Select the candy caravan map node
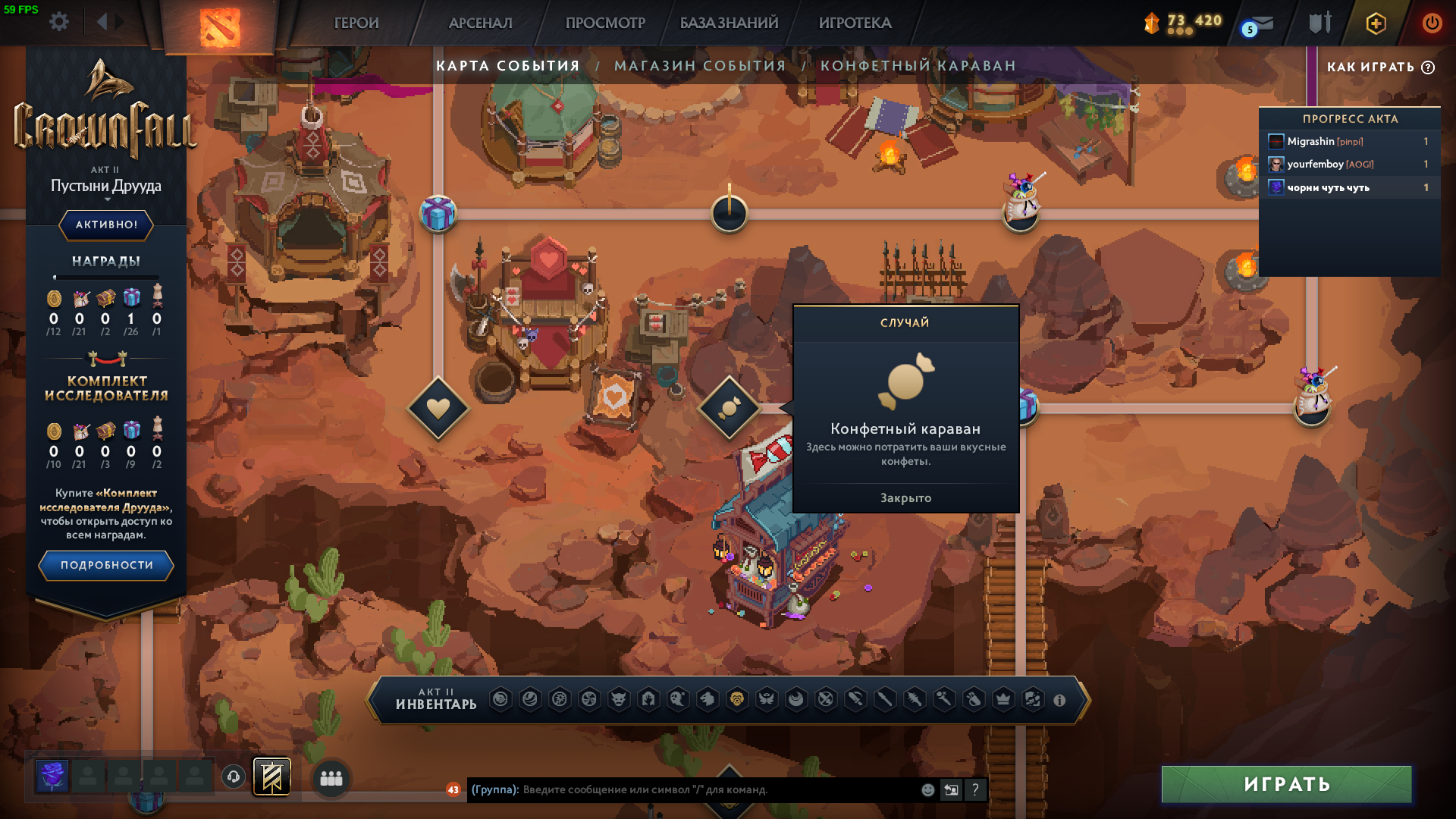The width and height of the screenshot is (1456, 819). [x=729, y=408]
